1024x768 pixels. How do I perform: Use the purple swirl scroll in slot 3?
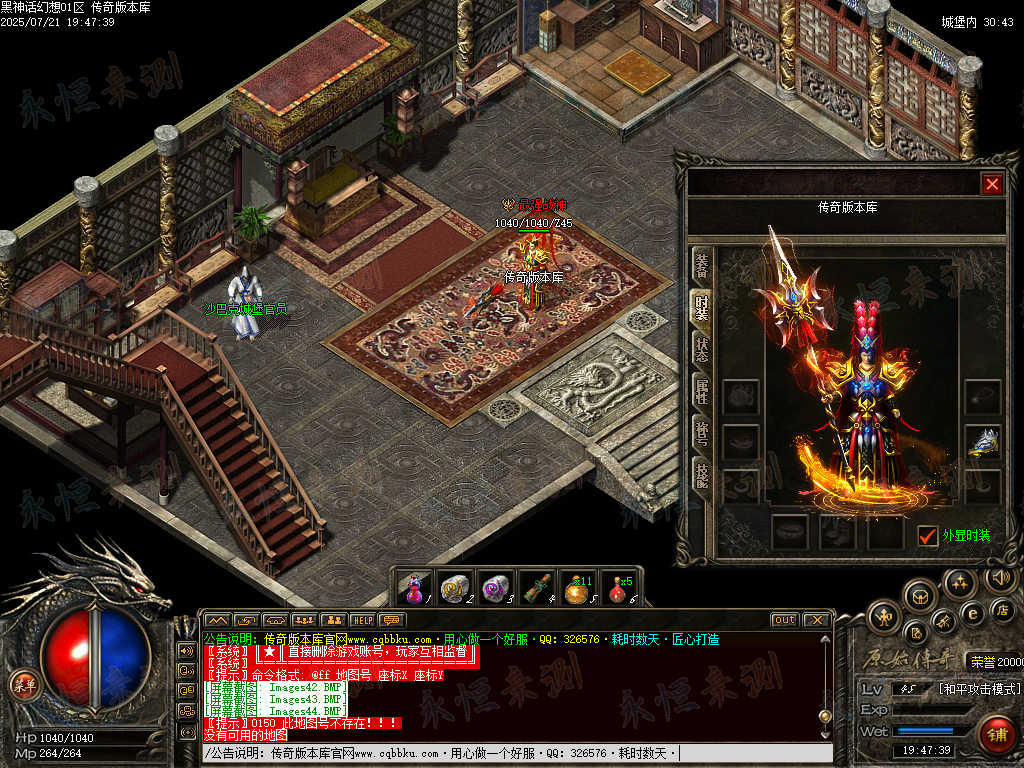coord(495,588)
